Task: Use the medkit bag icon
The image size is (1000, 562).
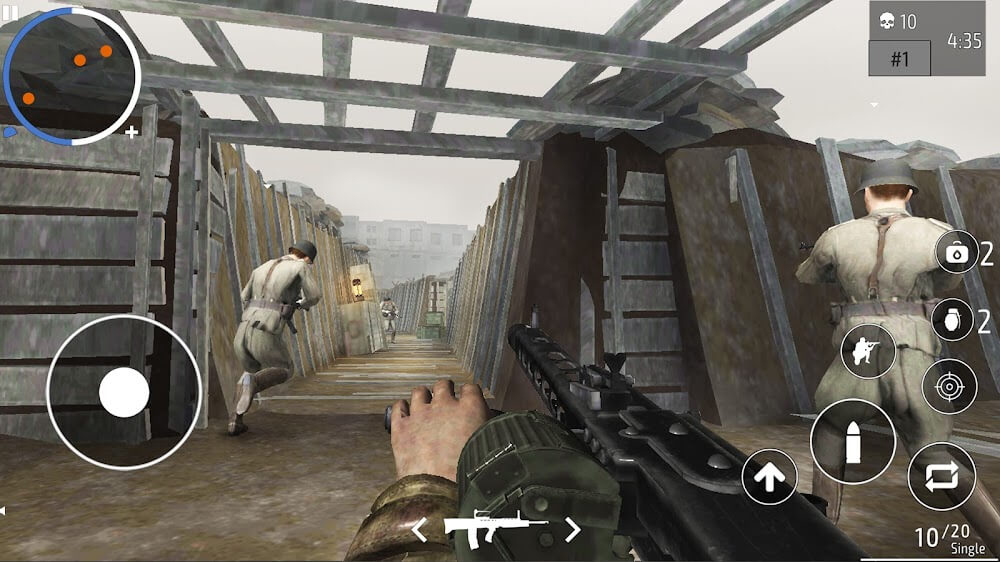Action: point(957,253)
